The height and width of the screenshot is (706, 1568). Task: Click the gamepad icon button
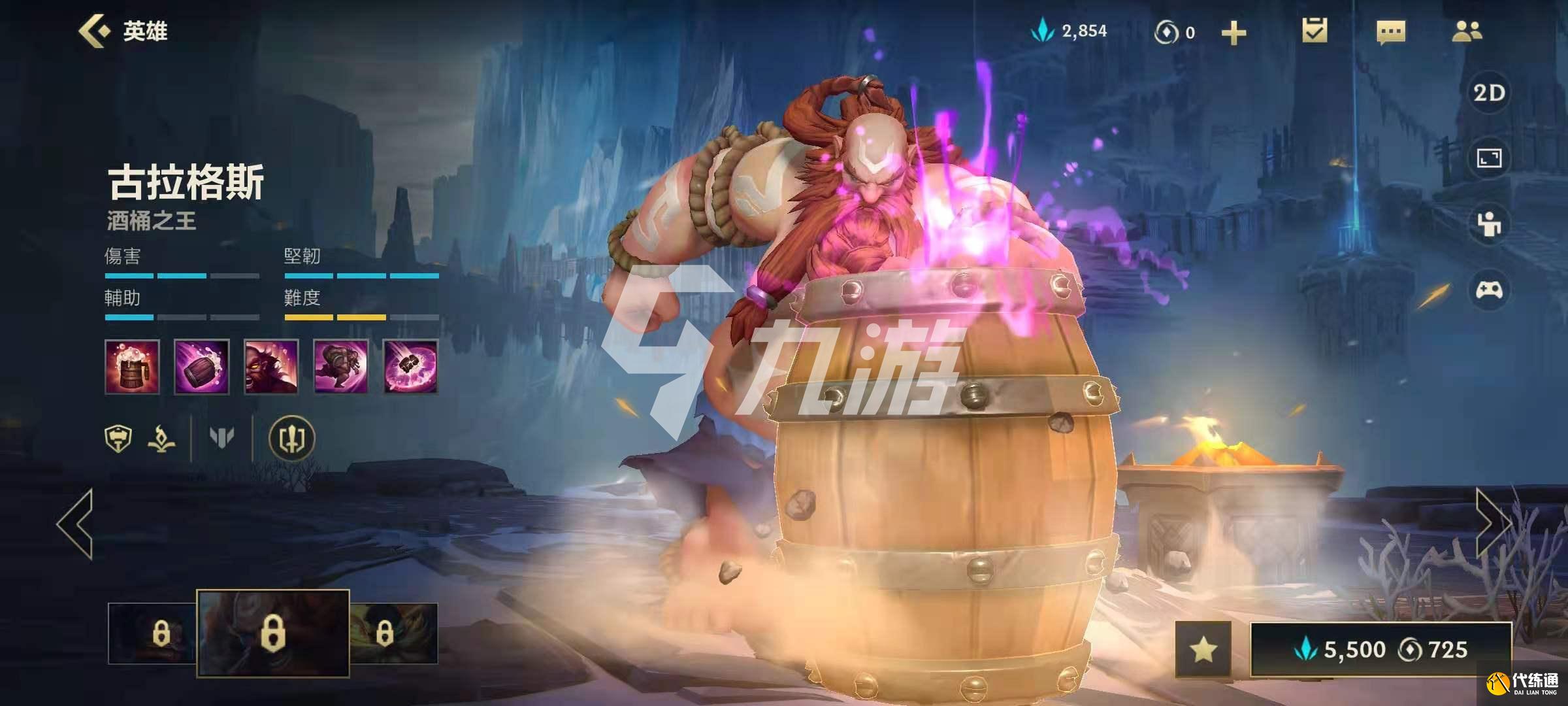1489,290
